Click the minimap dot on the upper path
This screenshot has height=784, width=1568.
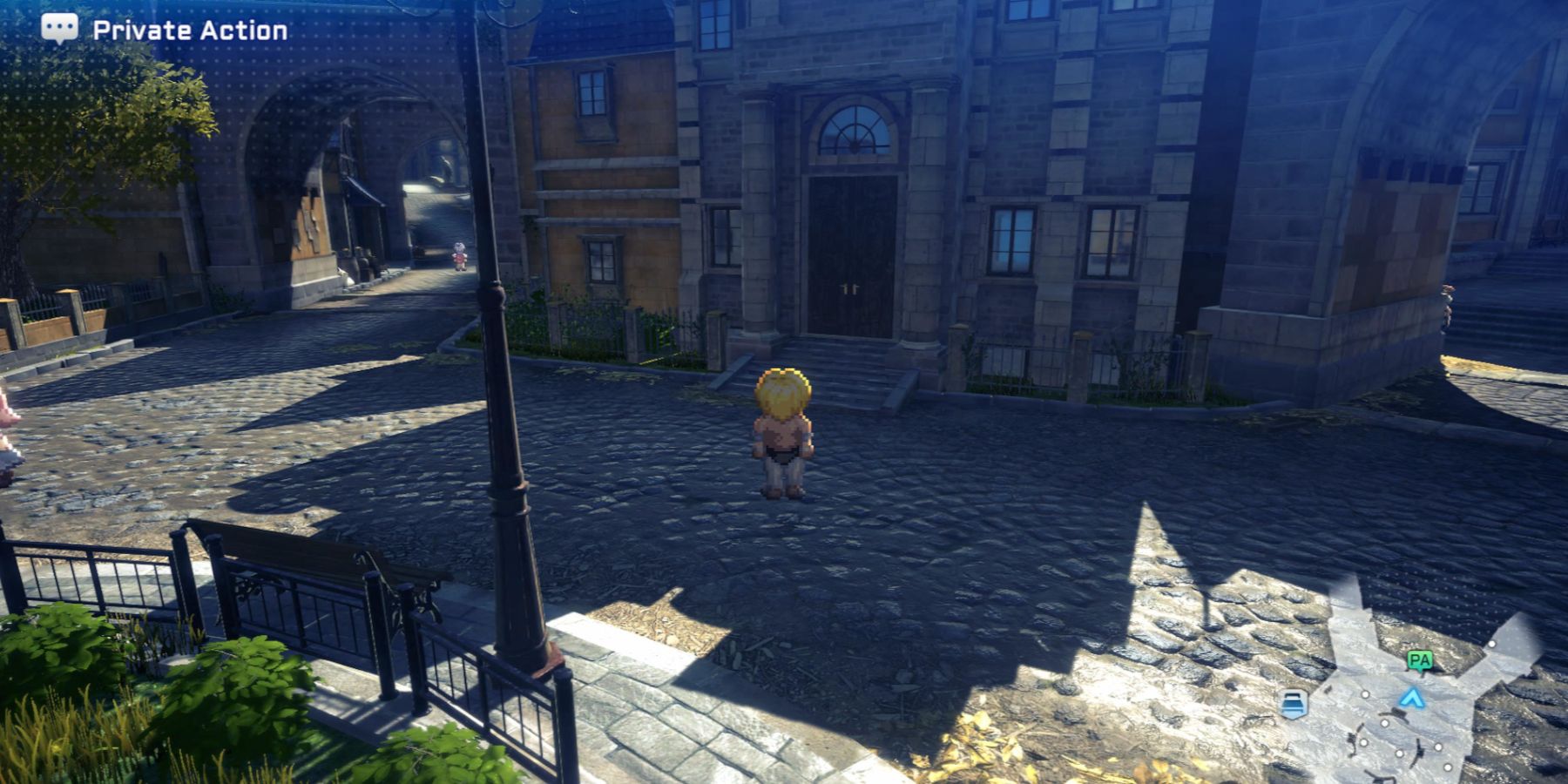click(1492, 645)
